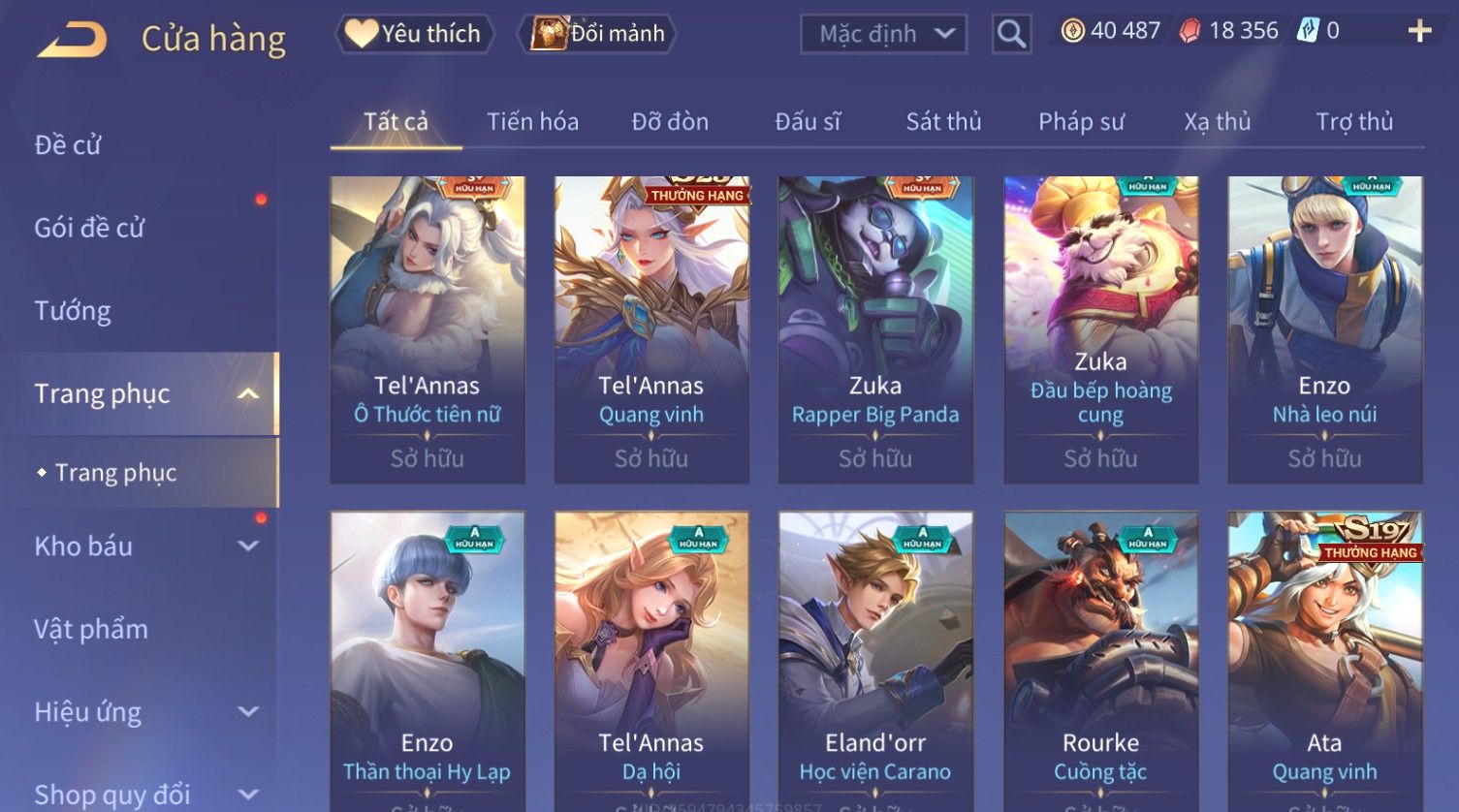Image resolution: width=1459 pixels, height=812 pixels.
Task: Choose the Zuka Rapper Big Panda skin
Action: coord(875,329)
